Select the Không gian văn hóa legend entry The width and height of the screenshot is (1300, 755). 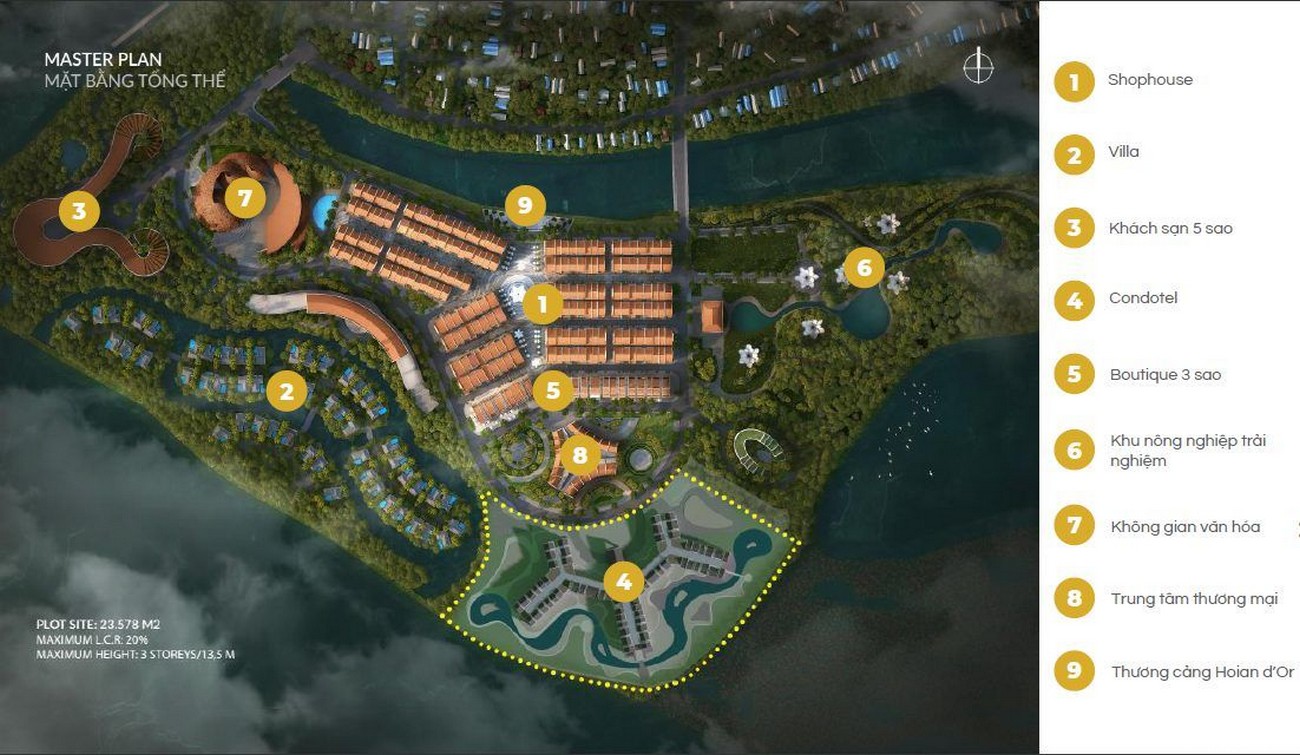pos(1185,526)
